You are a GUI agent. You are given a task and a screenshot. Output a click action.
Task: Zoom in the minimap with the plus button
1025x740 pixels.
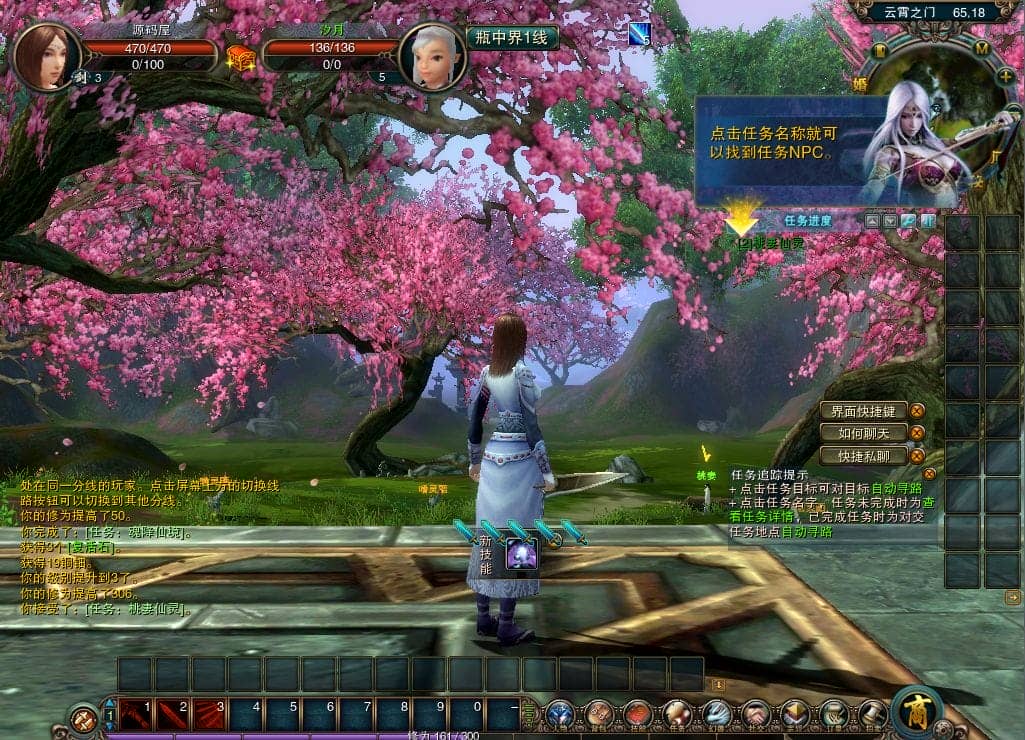pos(1005,76)
